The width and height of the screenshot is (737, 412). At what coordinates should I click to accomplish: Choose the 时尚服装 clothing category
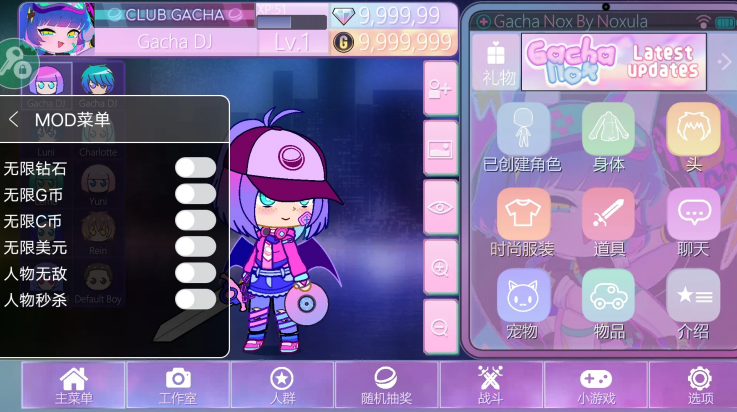click(523, 220)
